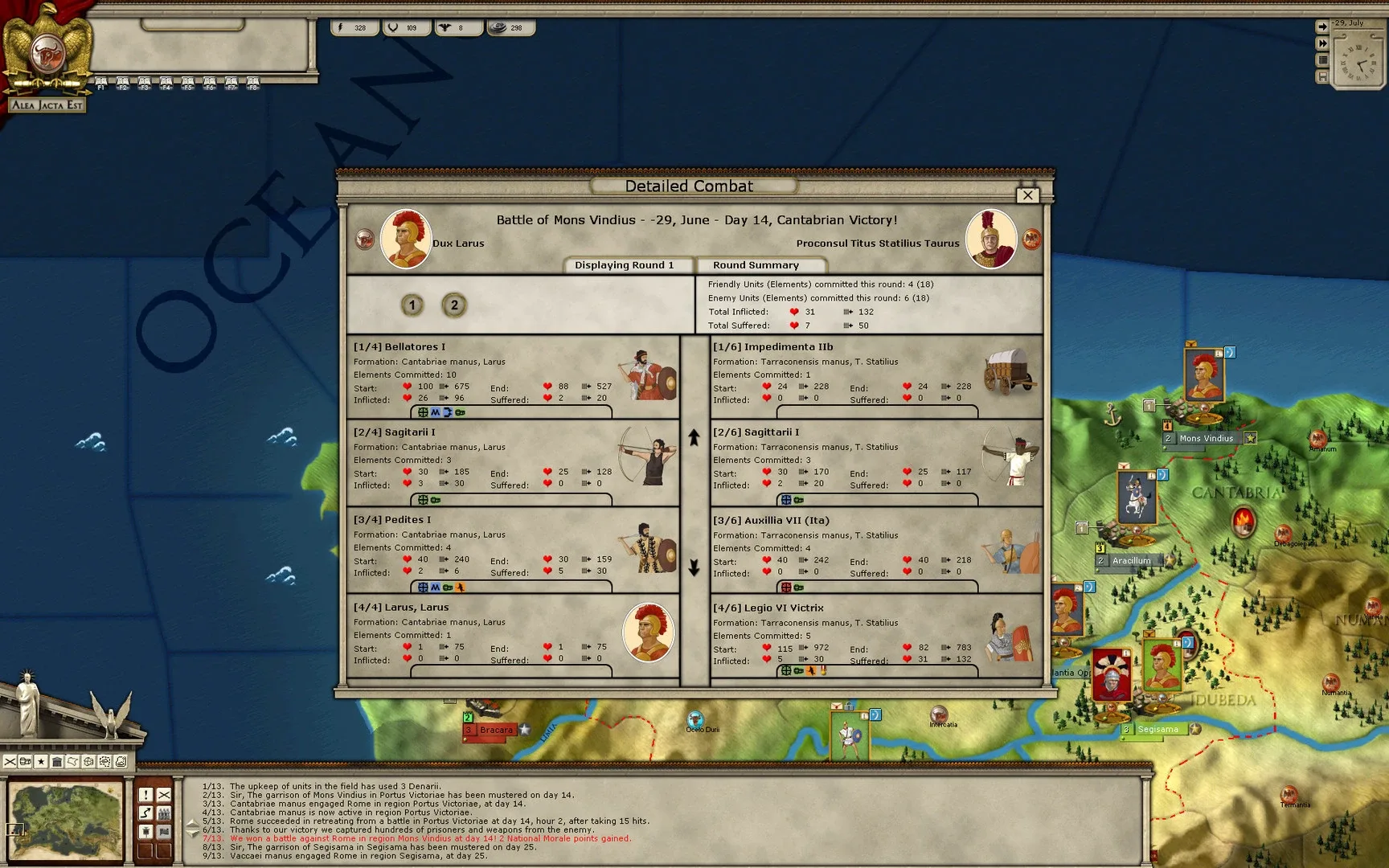The height and width of the screenshot is (868, 1389).
Task: Click the exclamation mark message filter
Action: point(145,794)
